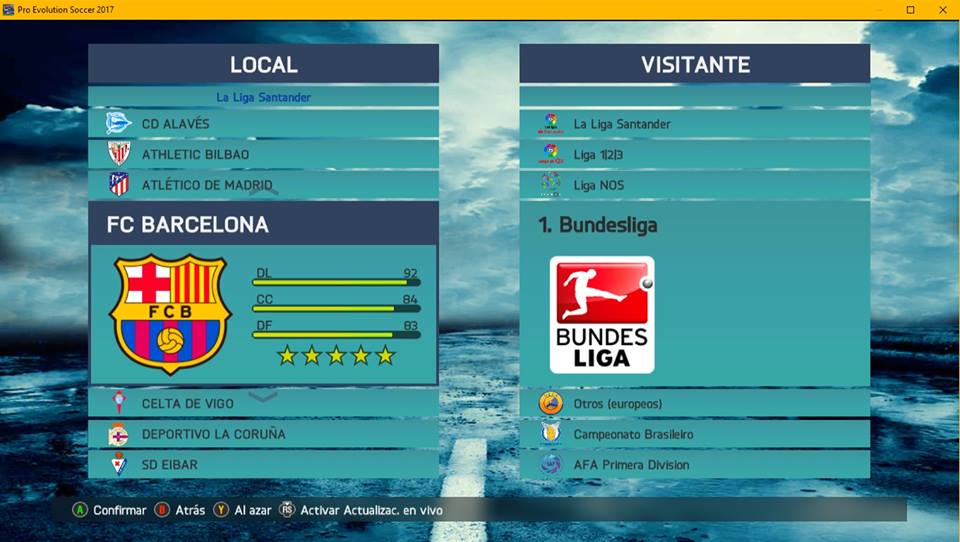Choose Athletic Bilbao as home team
The height and width of the screenshot is (542, 960).
(263, 155)
